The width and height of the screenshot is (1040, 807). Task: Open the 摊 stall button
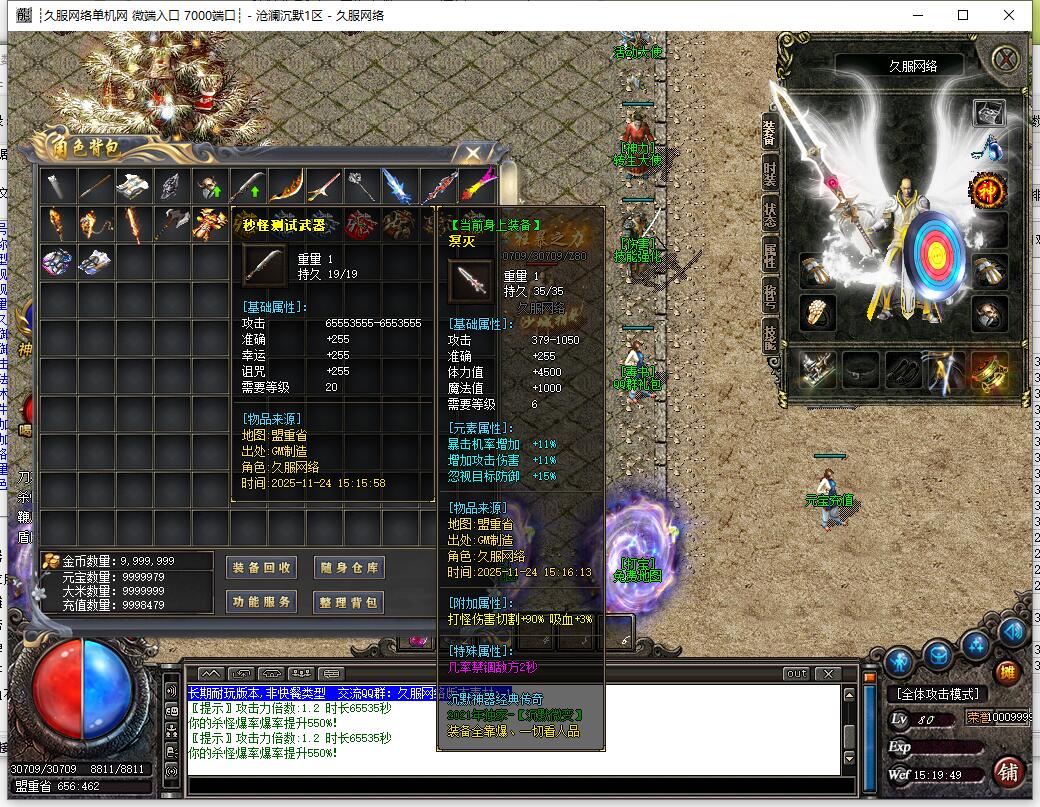[x=1007, y=671]
